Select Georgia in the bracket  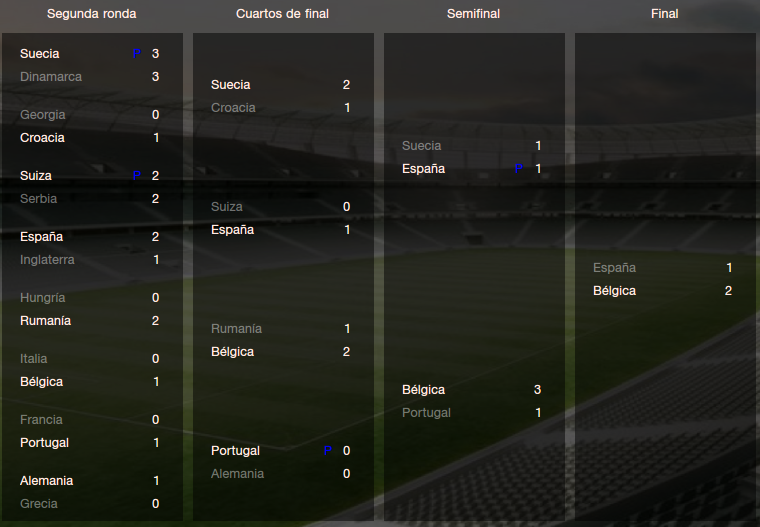(42, 115)
